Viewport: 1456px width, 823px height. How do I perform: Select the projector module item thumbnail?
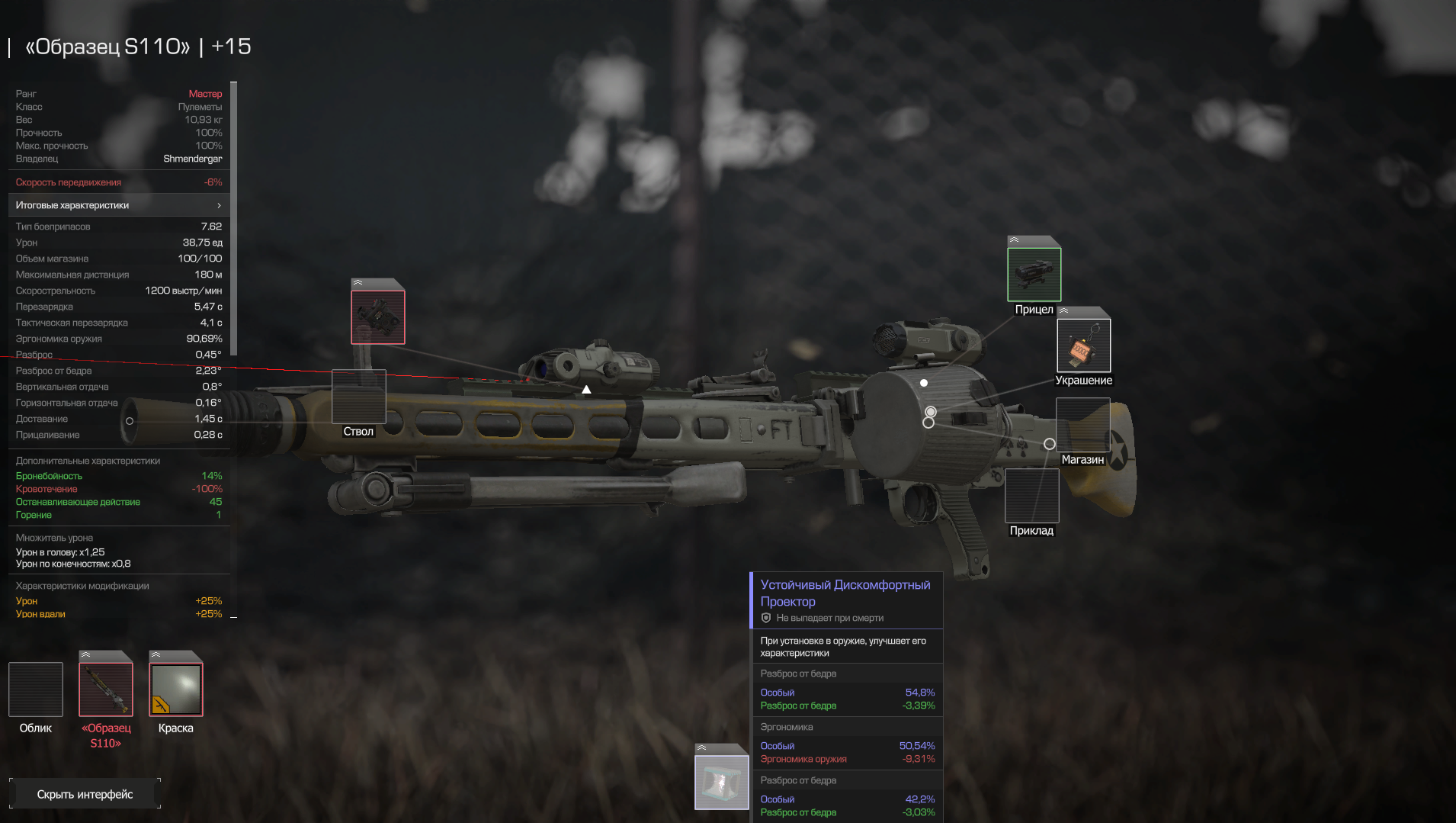[721, 782]
